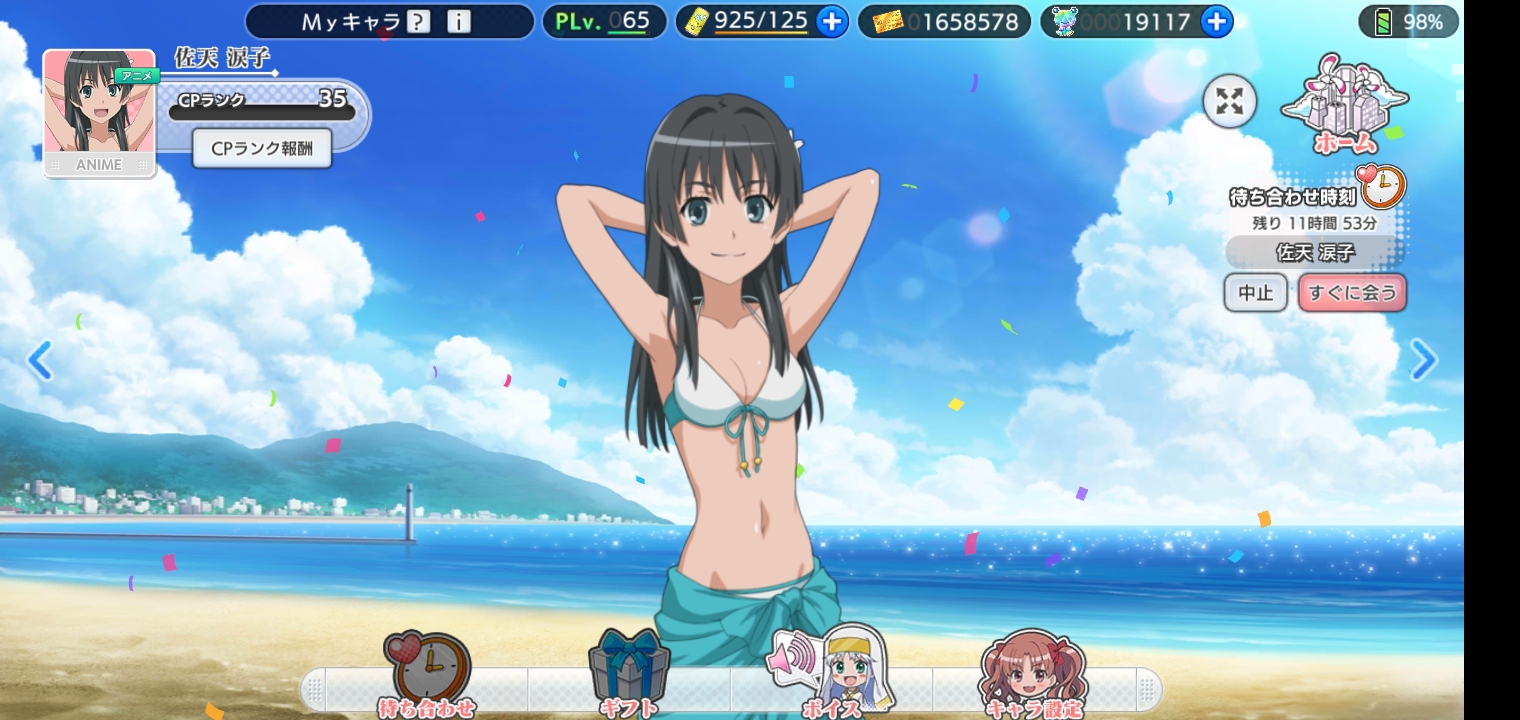The height and width of the screenshot is (720, 1520).
Task: Click the 待ち合わせ時刻 clock icon
Action: 1384,187
